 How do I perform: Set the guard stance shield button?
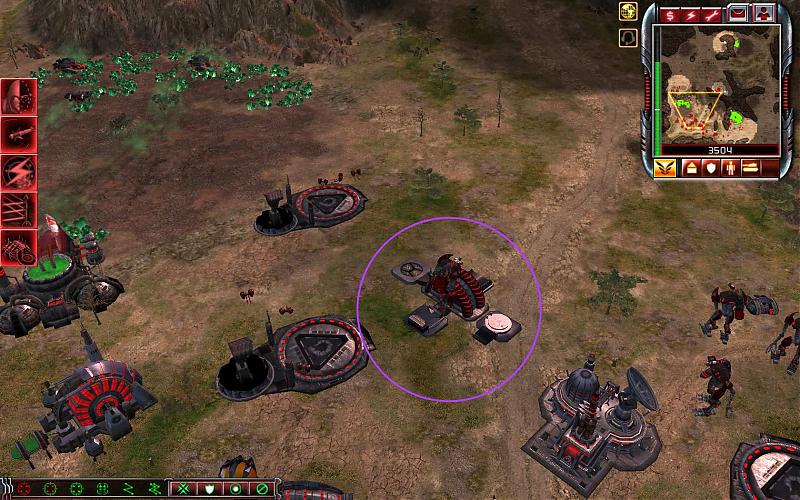tap(210, 489)
